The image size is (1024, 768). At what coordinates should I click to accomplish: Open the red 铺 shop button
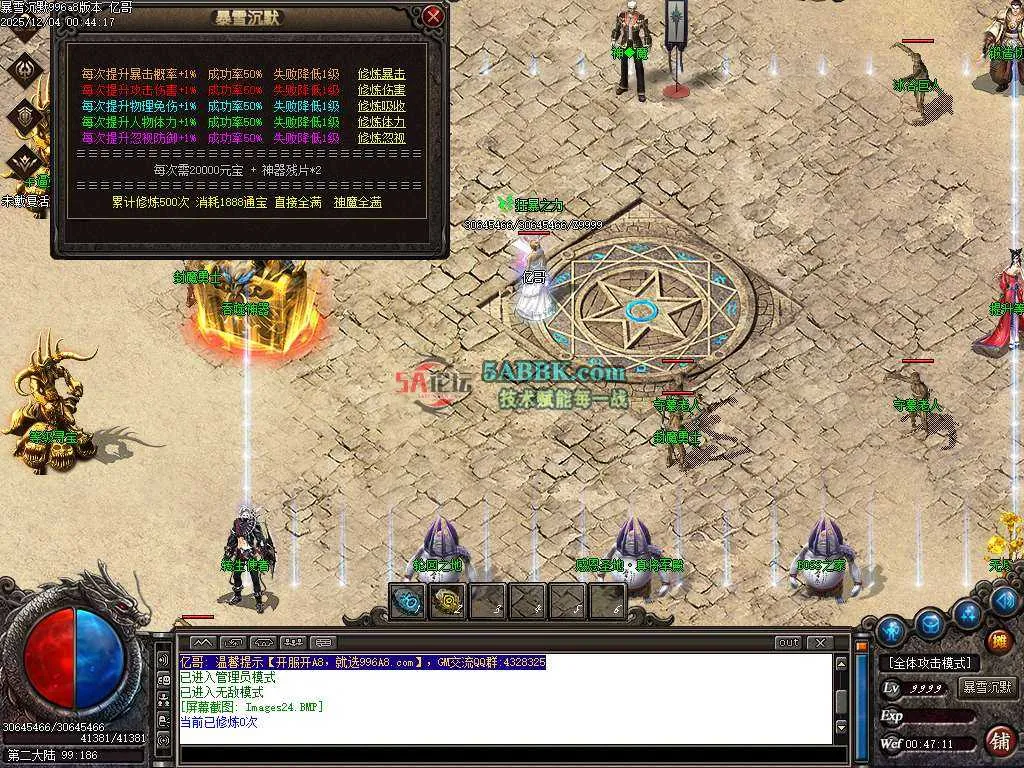point(998,741)
